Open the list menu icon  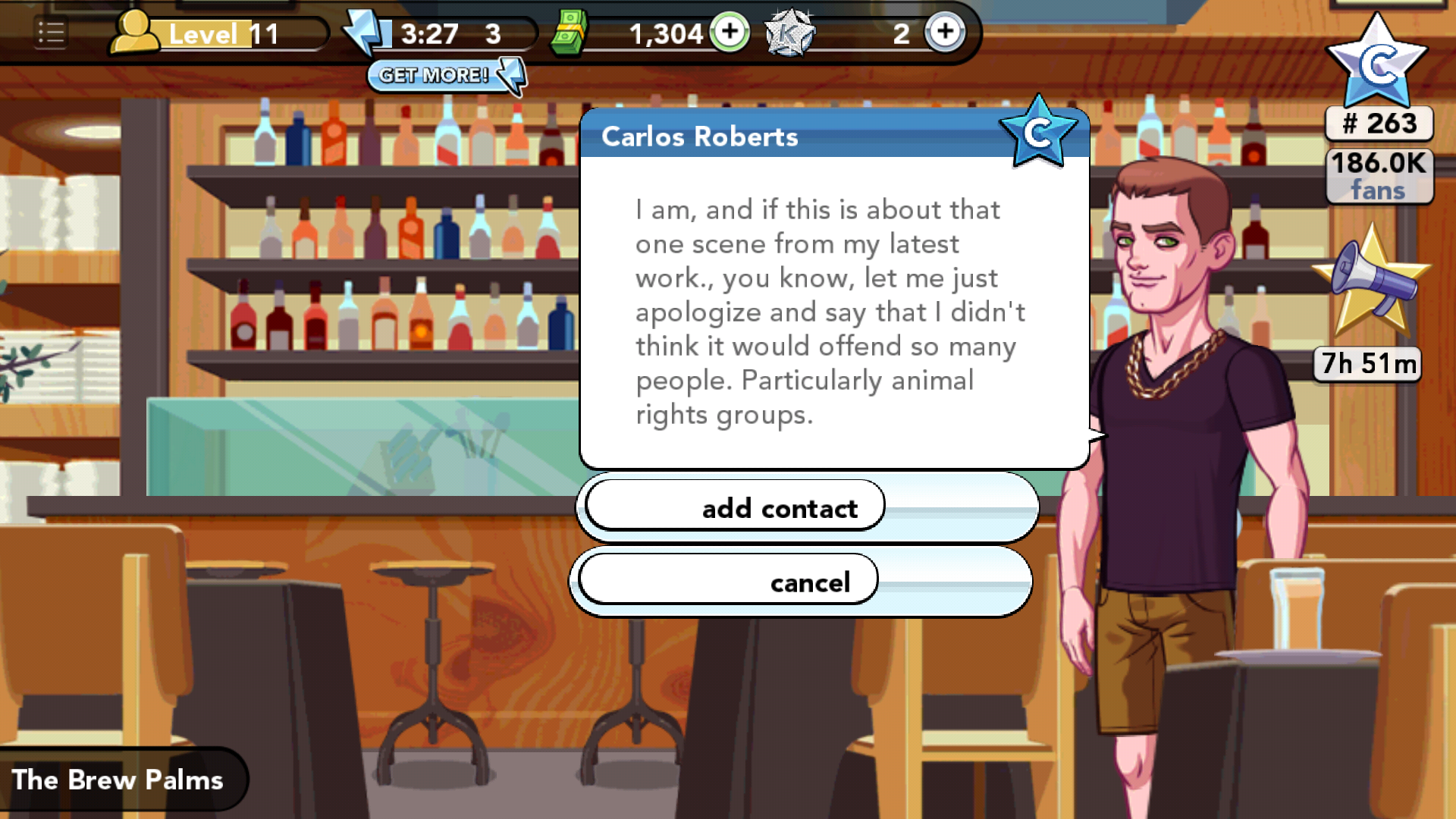(51, 33)
